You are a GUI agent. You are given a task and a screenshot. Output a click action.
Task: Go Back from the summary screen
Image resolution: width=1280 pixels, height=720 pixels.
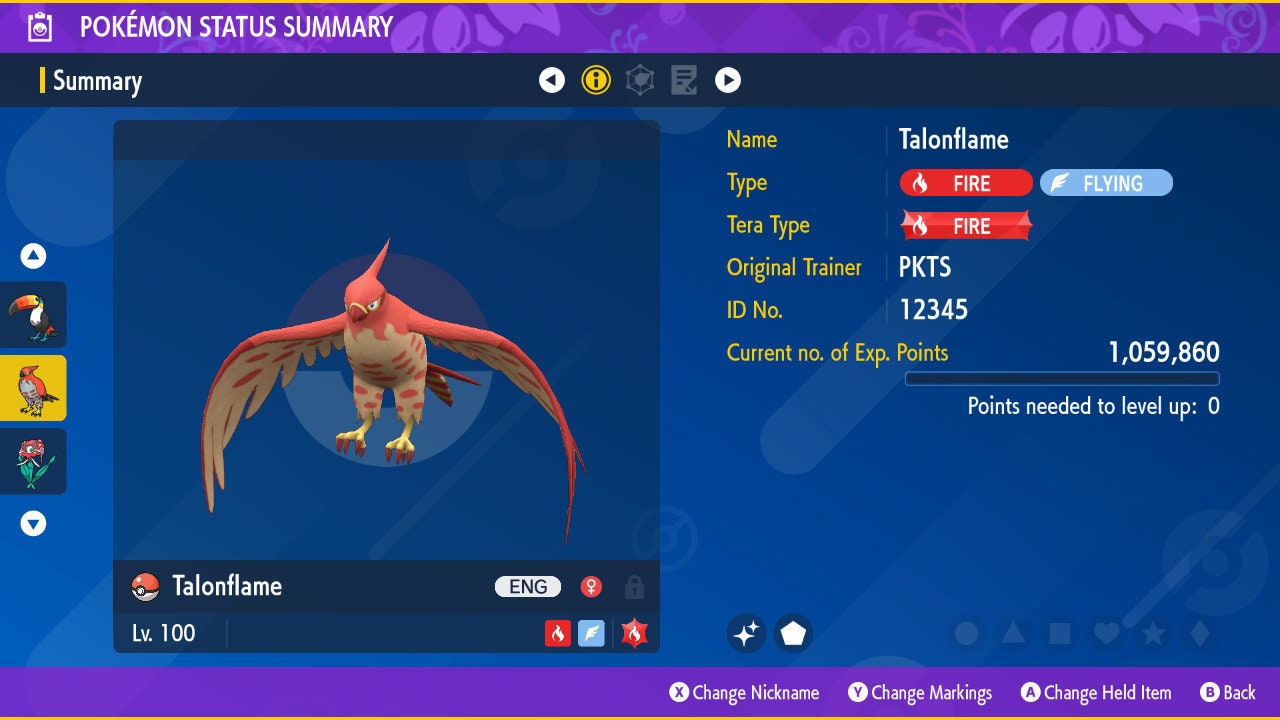[1228, 693]
